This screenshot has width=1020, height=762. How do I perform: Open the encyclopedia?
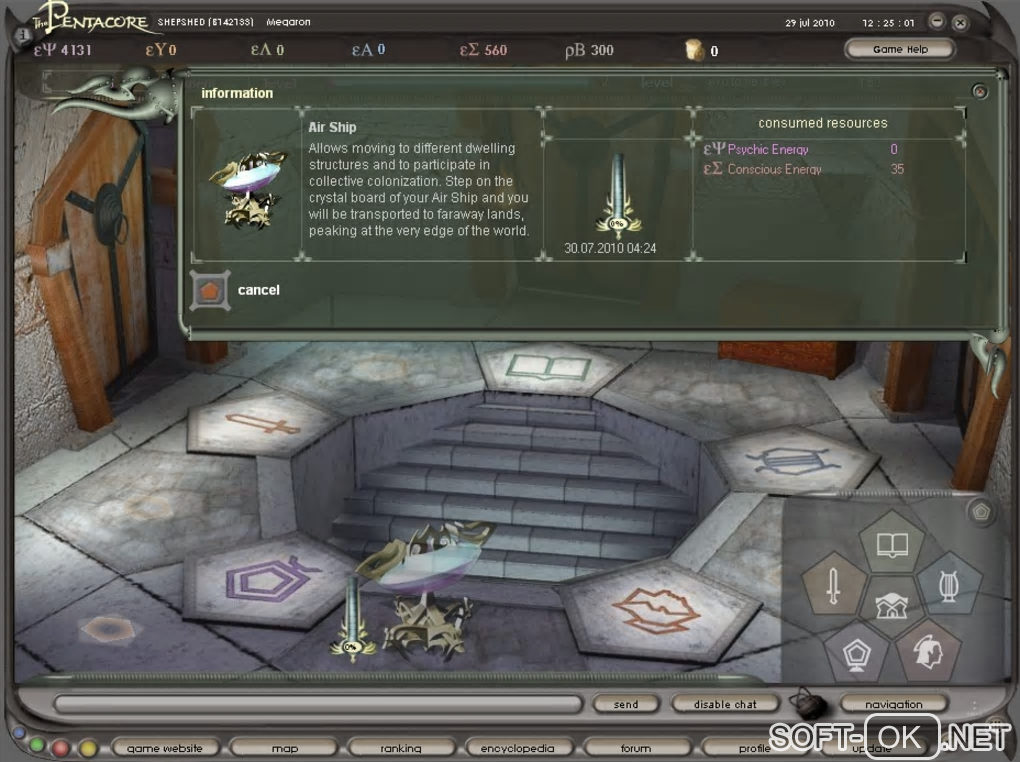coord(517,748)
